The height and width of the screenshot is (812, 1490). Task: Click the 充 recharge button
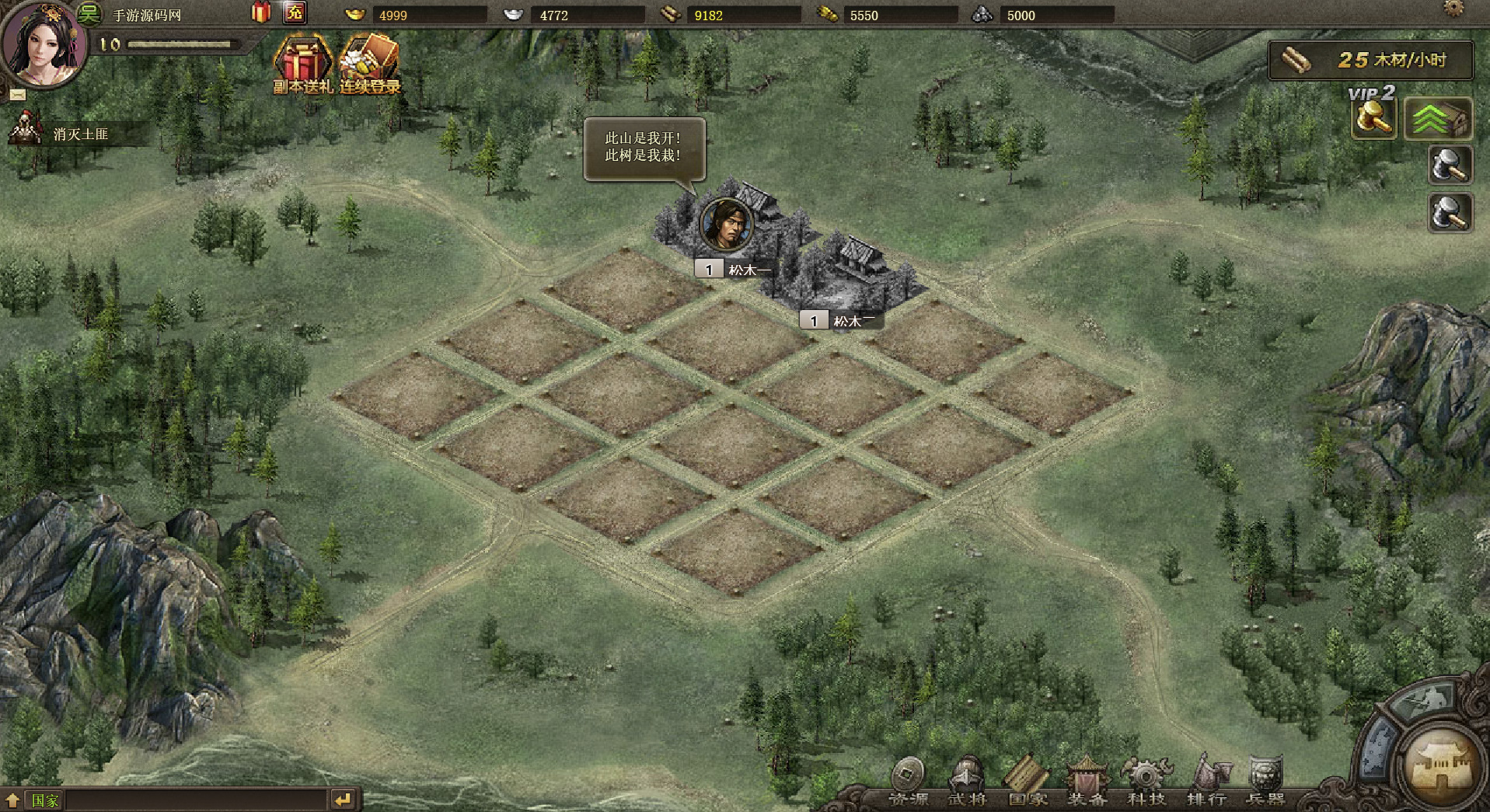[x=295, y=13]
